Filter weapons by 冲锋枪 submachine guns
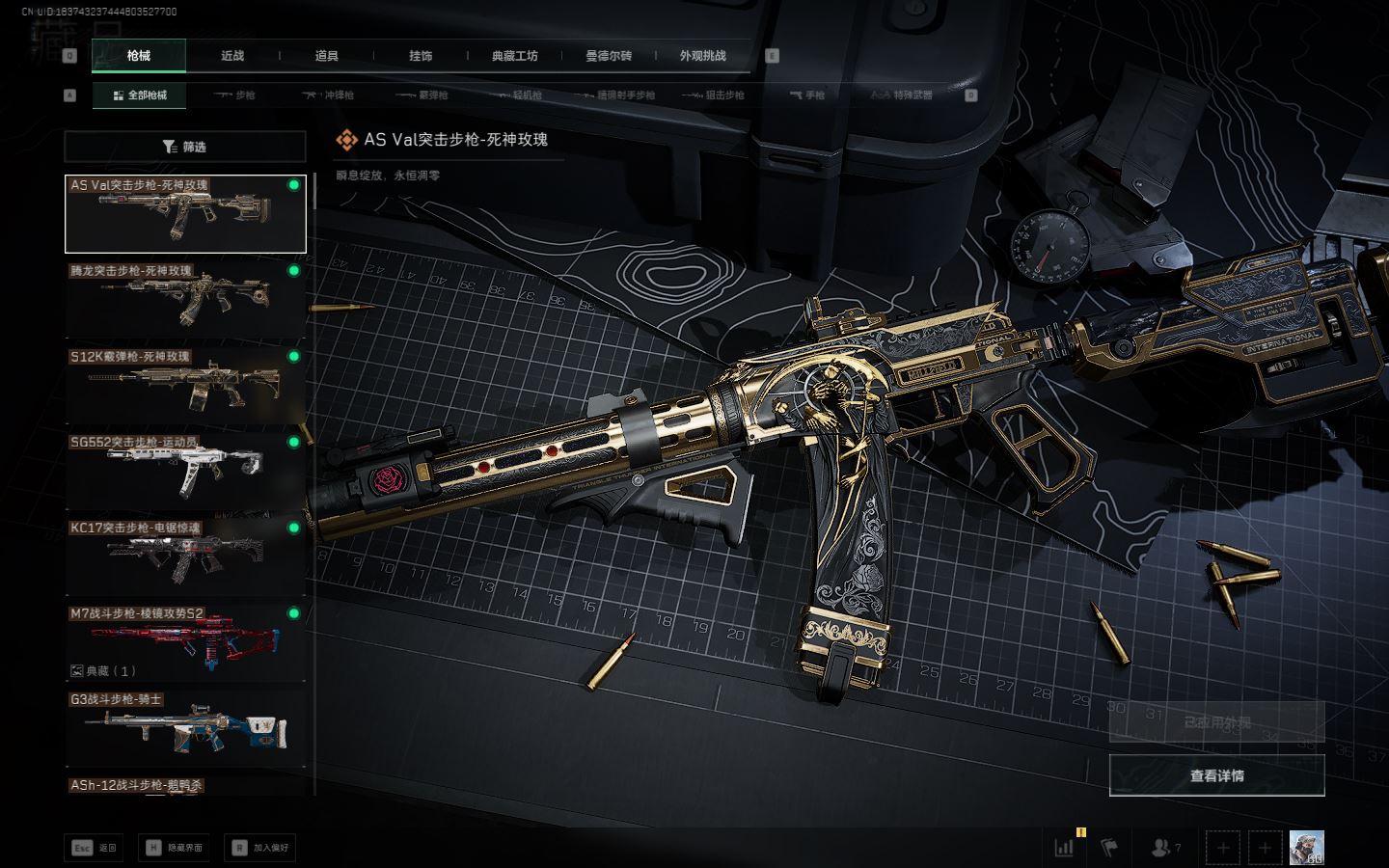 point(329,95)
